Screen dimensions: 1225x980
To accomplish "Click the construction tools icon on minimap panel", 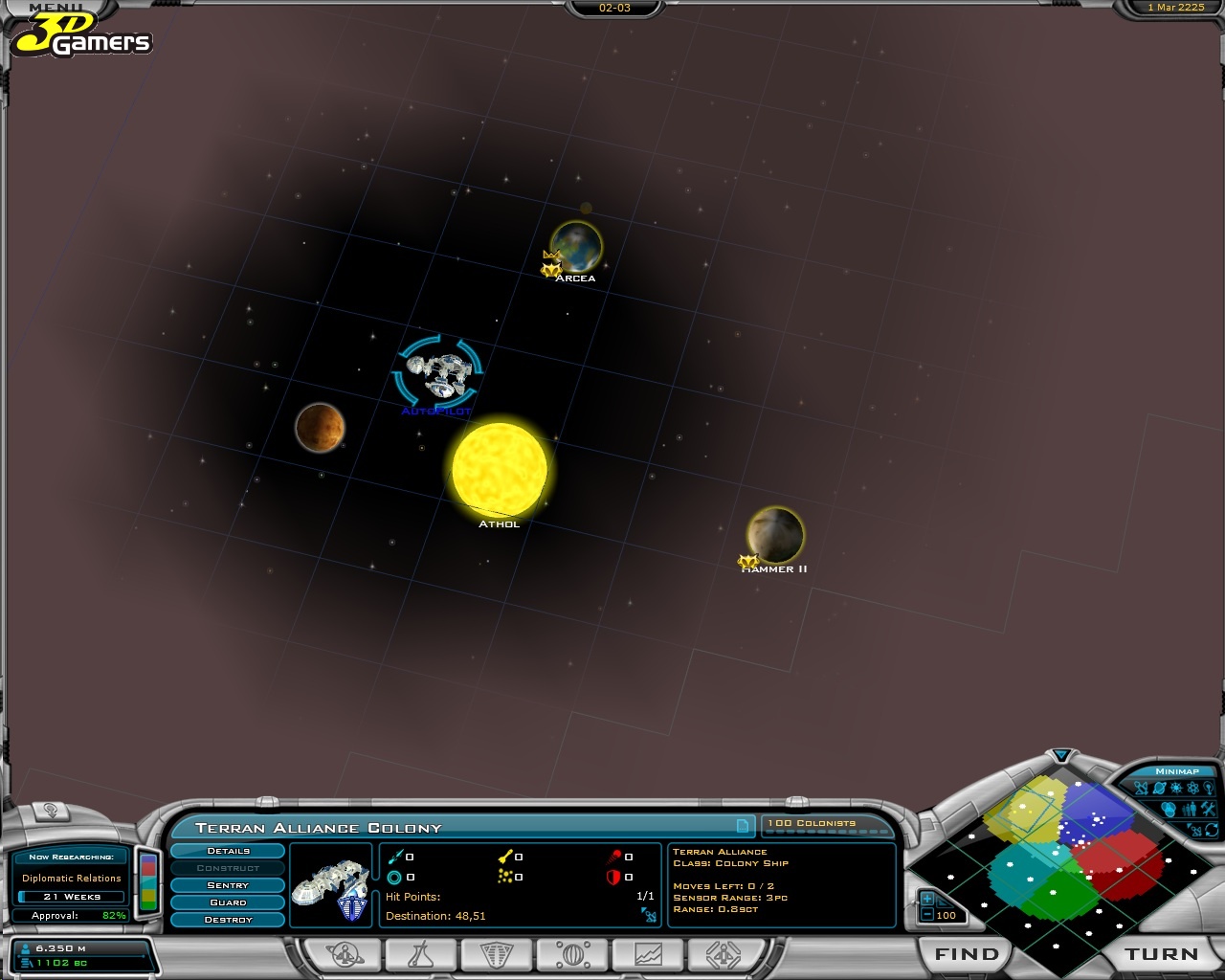I will (1208, 808).
